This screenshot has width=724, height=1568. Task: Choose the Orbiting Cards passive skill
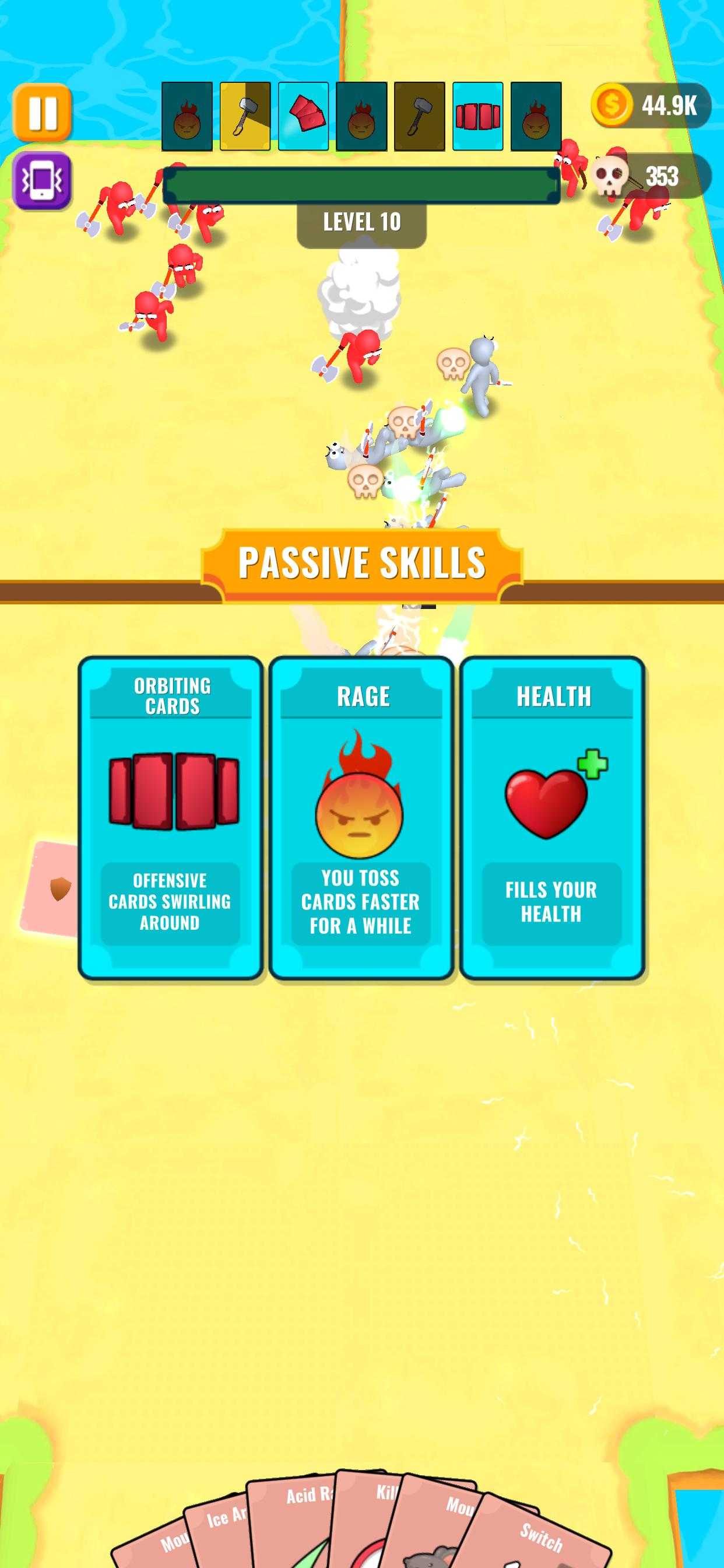pyautogui.click(x=171, y=817)
